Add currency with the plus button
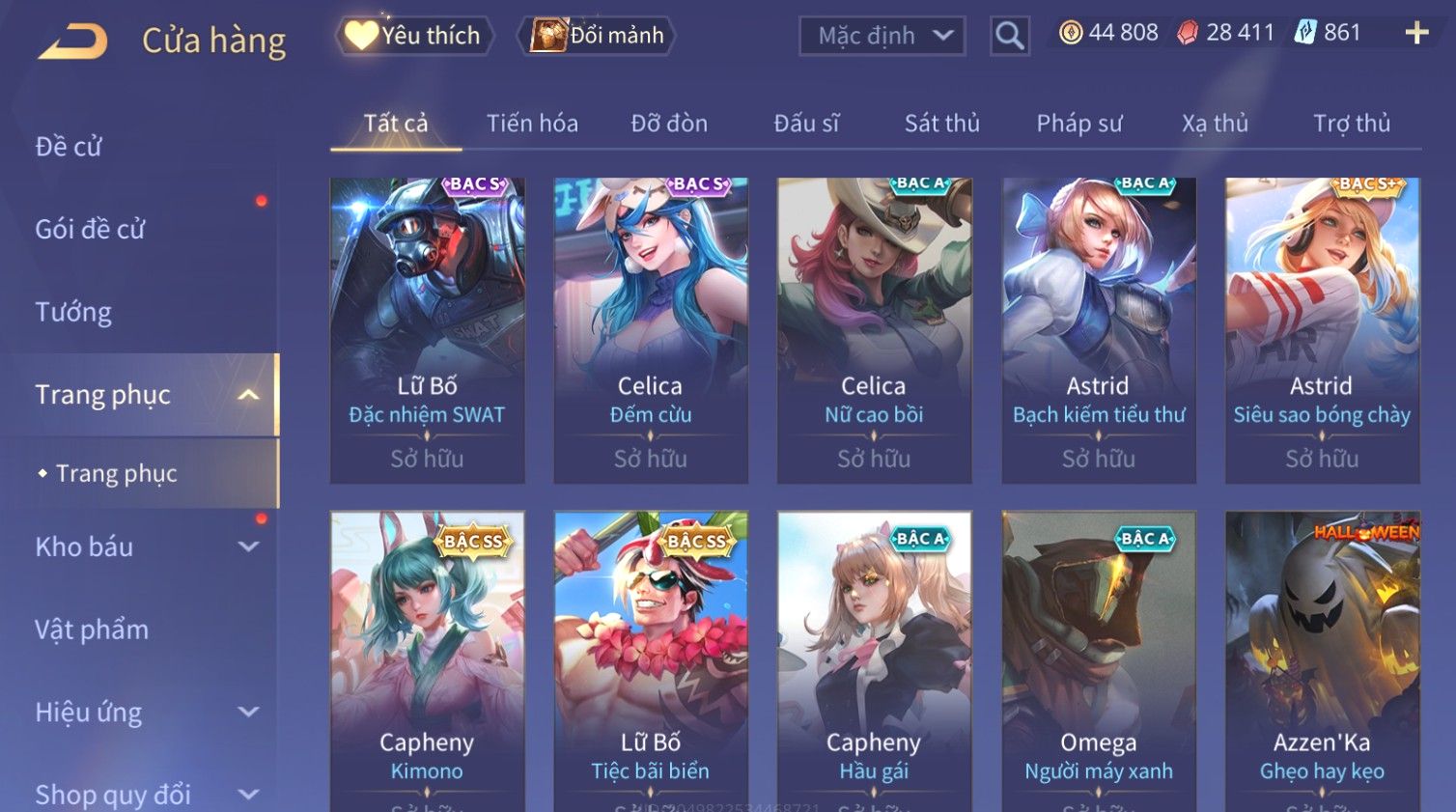The width and height of the screenshot is (1456, 812). [x=1416, y=33]
